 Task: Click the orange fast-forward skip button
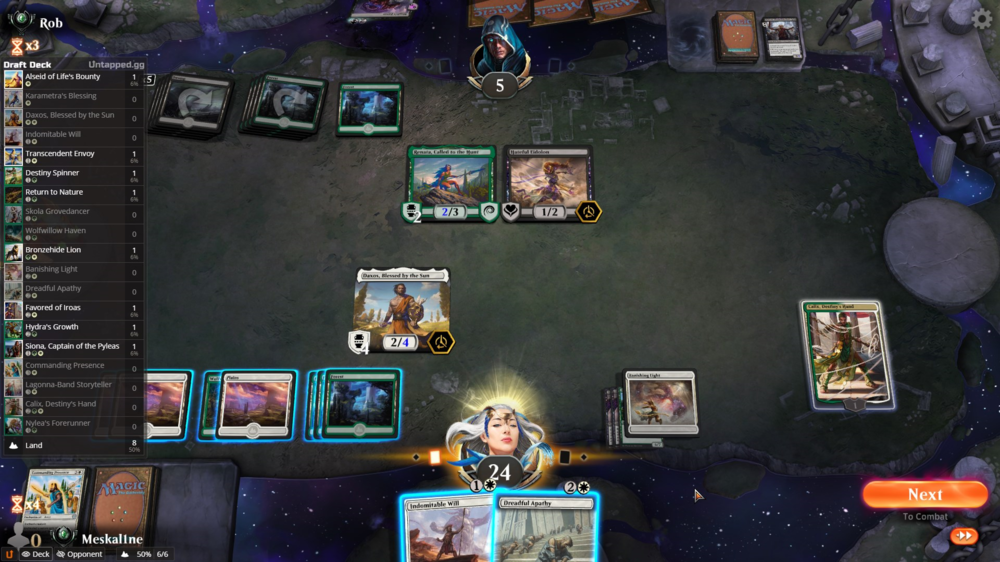964,536
